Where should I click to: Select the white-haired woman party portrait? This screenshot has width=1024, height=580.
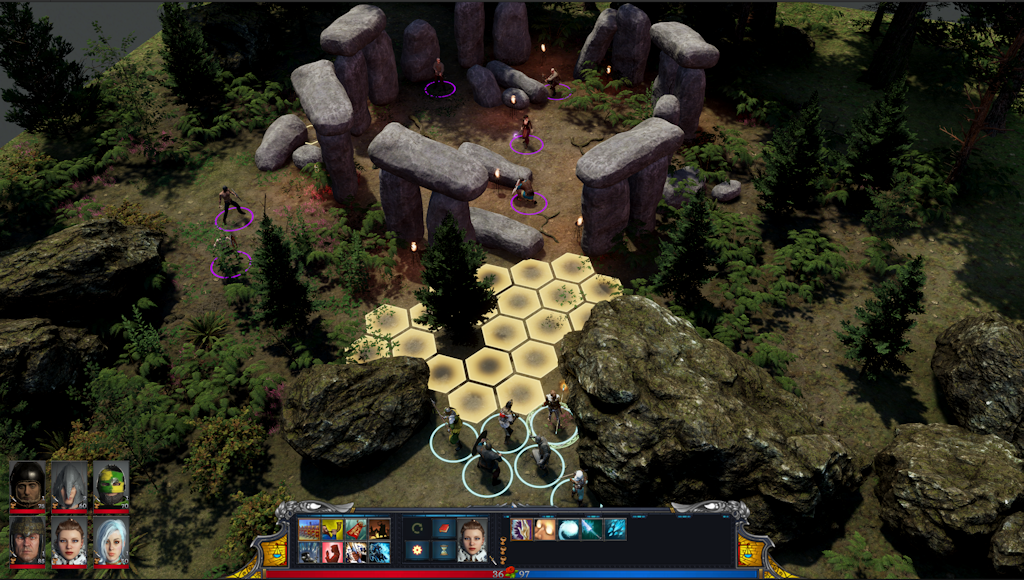[111, 540]
